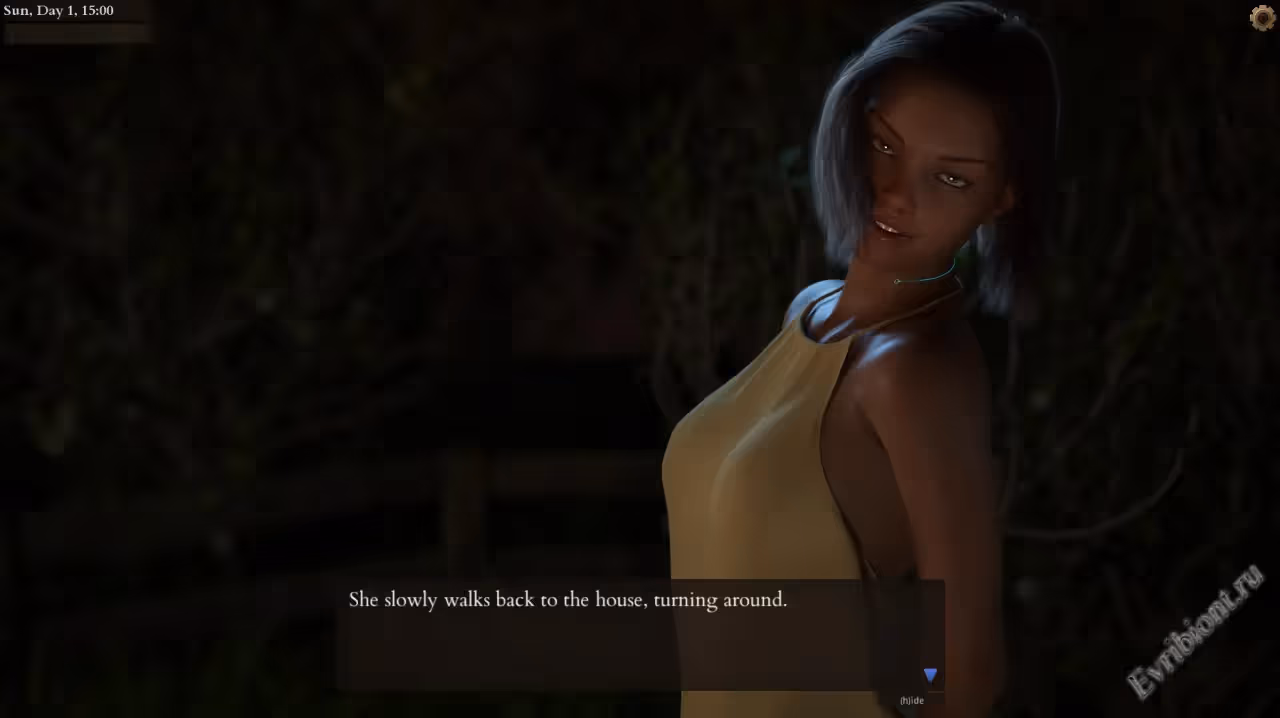Open the settings gear icon
The image size is (1280, 718).
1262,17
